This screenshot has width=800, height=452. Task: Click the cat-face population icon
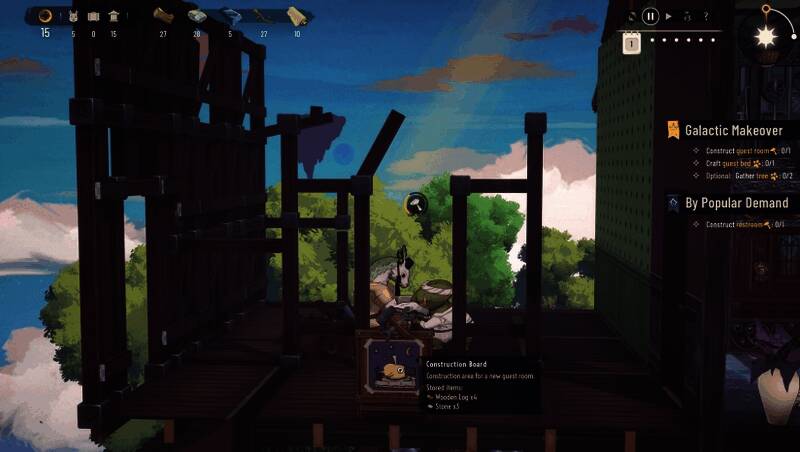pyautogui.click(x=73, y=16)
